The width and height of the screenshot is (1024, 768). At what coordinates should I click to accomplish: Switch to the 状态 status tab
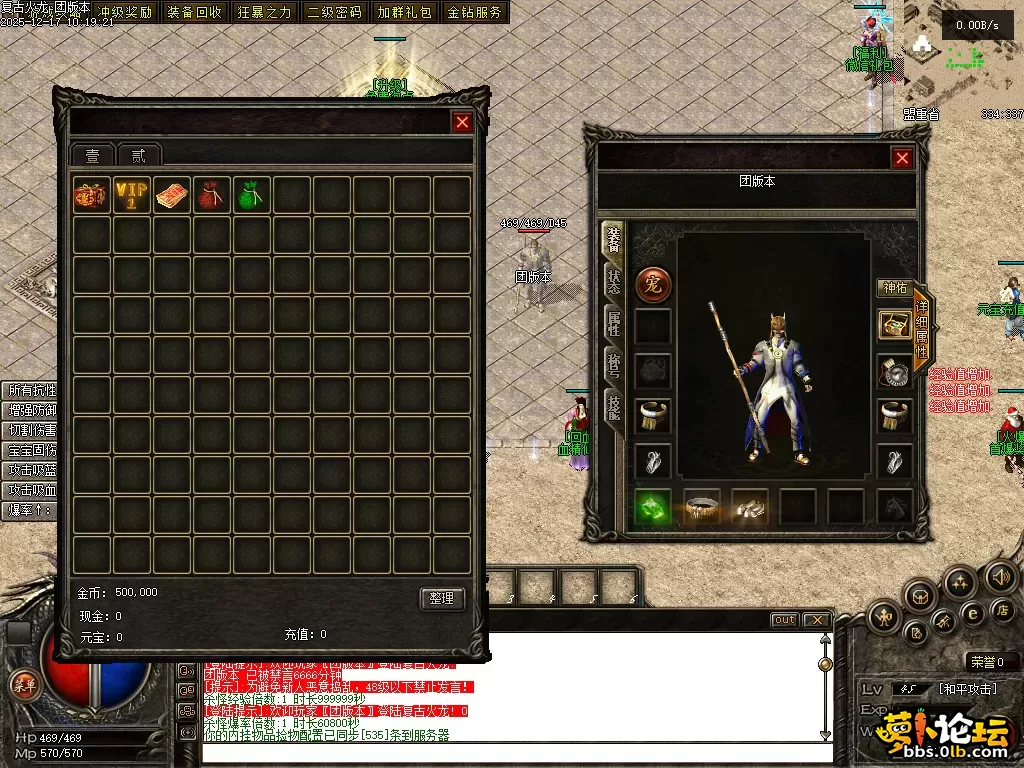(x=612, y=282)
